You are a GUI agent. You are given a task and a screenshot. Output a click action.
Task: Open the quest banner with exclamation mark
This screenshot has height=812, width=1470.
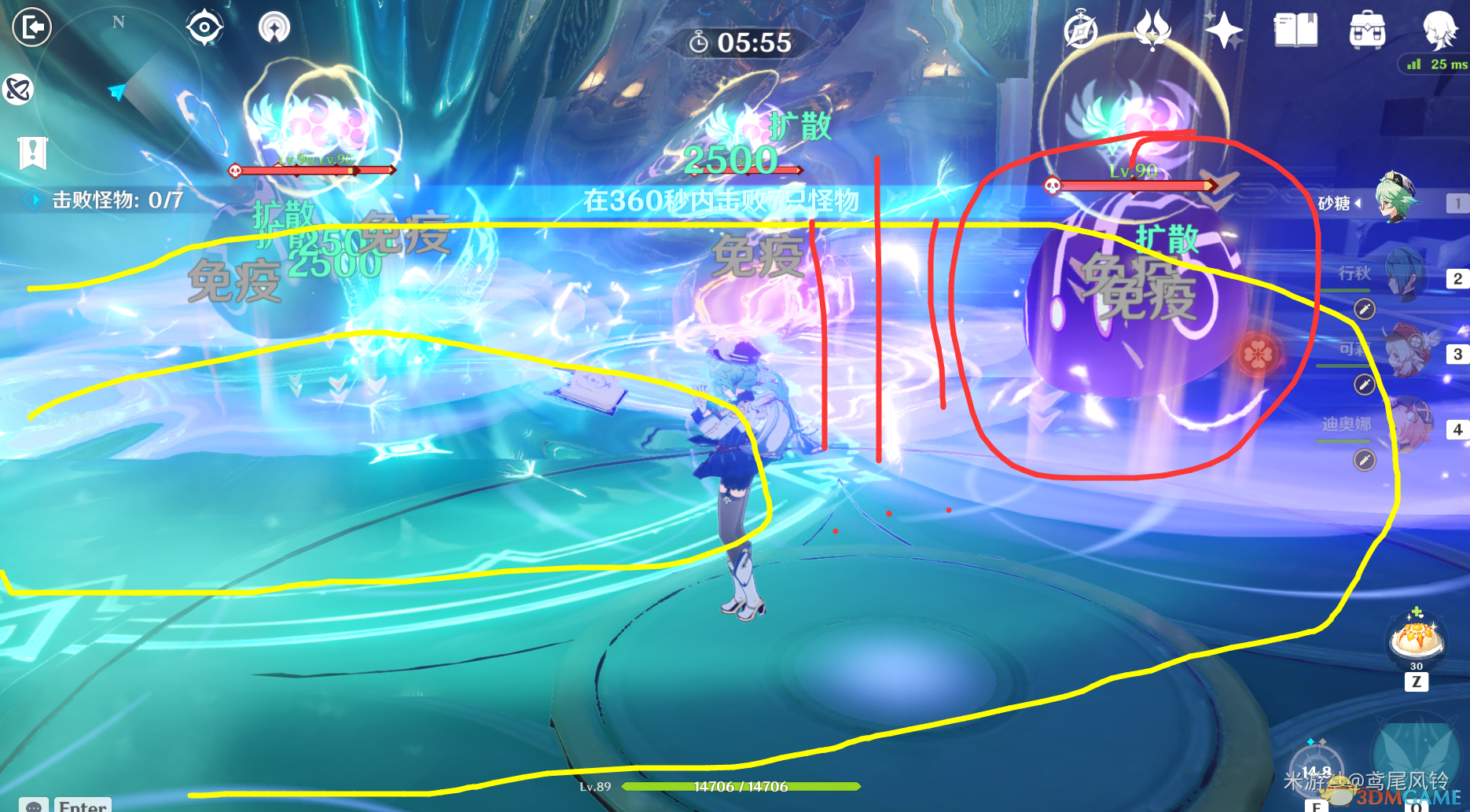click(x=33, y=152)
